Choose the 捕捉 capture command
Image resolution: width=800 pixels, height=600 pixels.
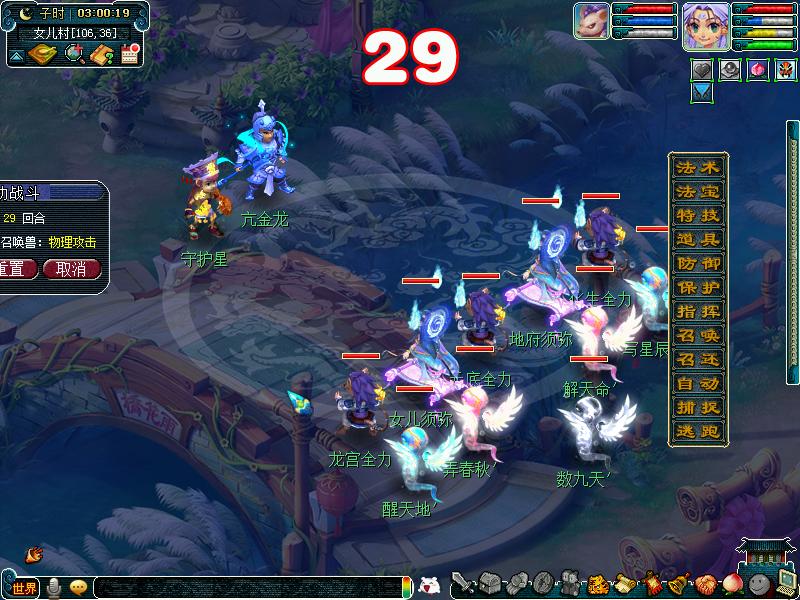[x=697, y=408]
